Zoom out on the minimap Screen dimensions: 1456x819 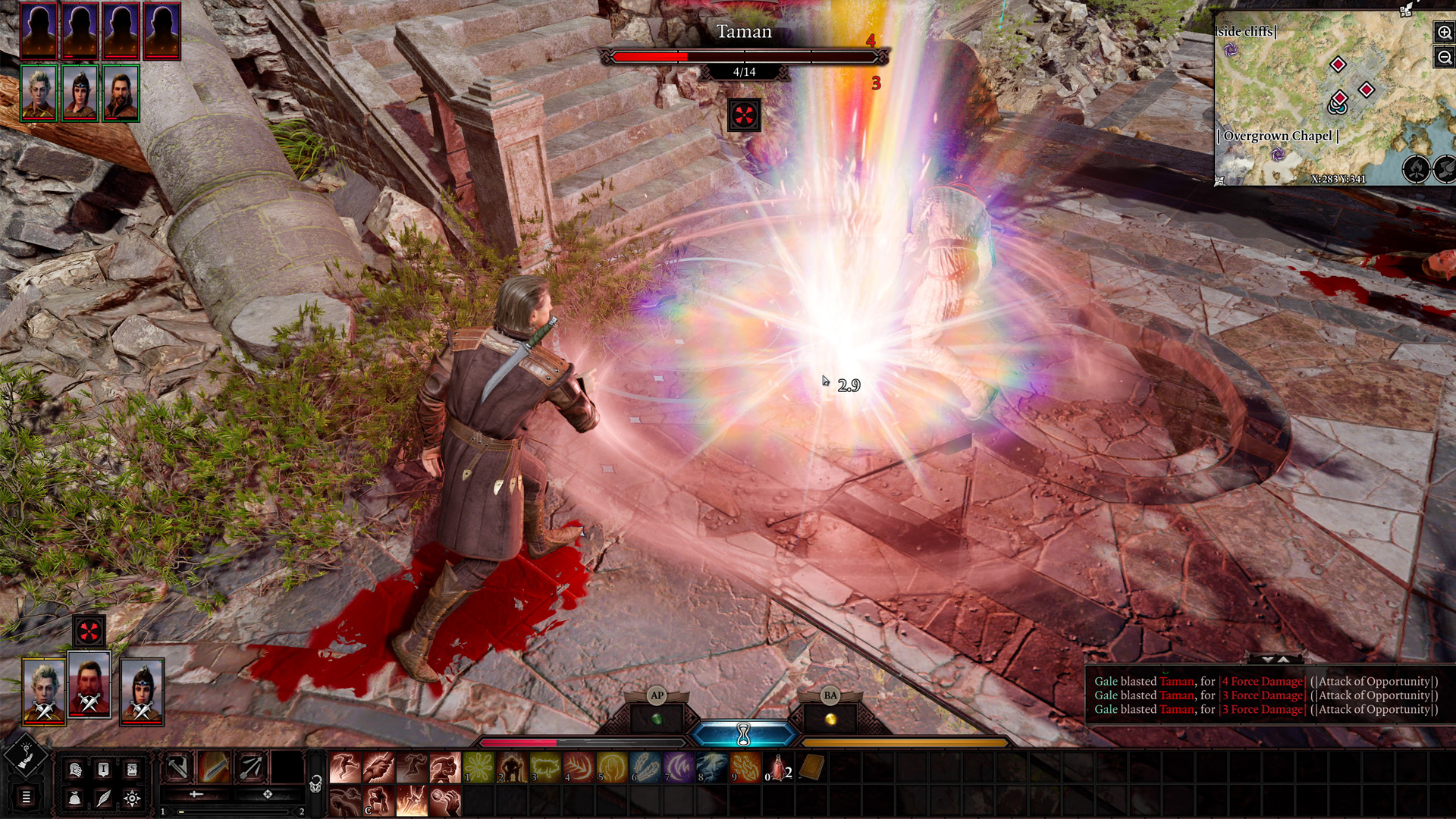coord(1444,58)
